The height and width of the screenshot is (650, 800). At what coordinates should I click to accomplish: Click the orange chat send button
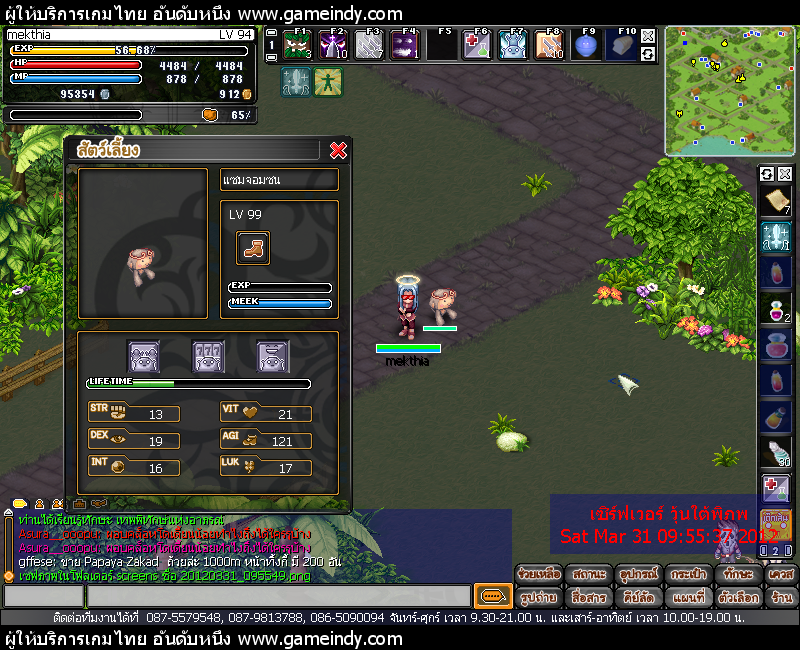pos(491,597)
